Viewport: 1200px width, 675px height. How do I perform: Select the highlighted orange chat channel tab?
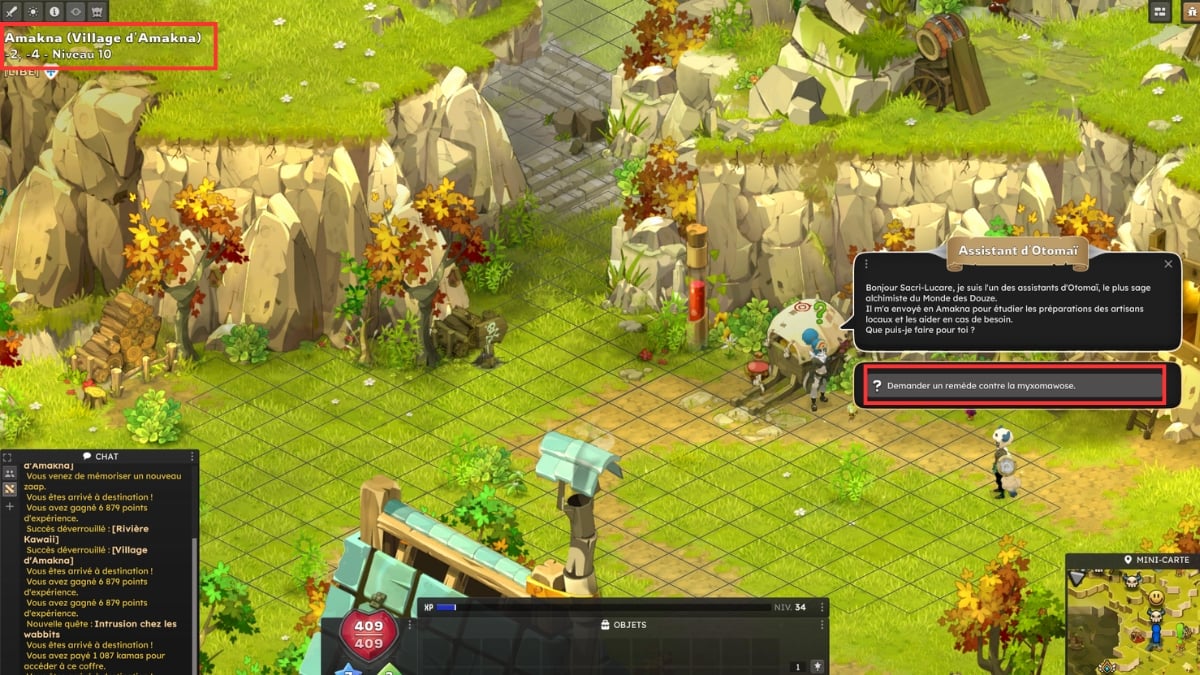[x=10, y=489]
